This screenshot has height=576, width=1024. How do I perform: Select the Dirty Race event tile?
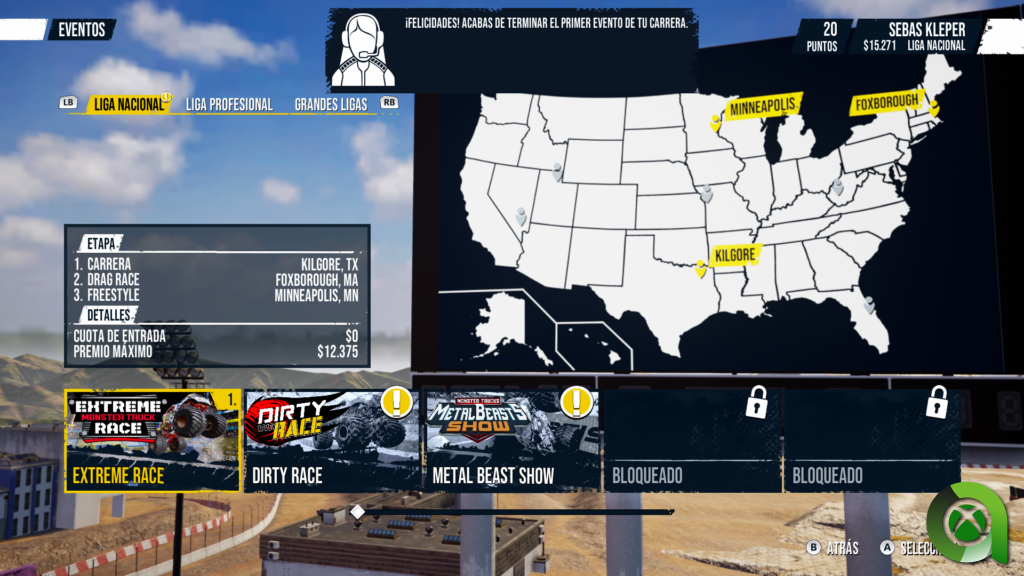tap(332, 440)
